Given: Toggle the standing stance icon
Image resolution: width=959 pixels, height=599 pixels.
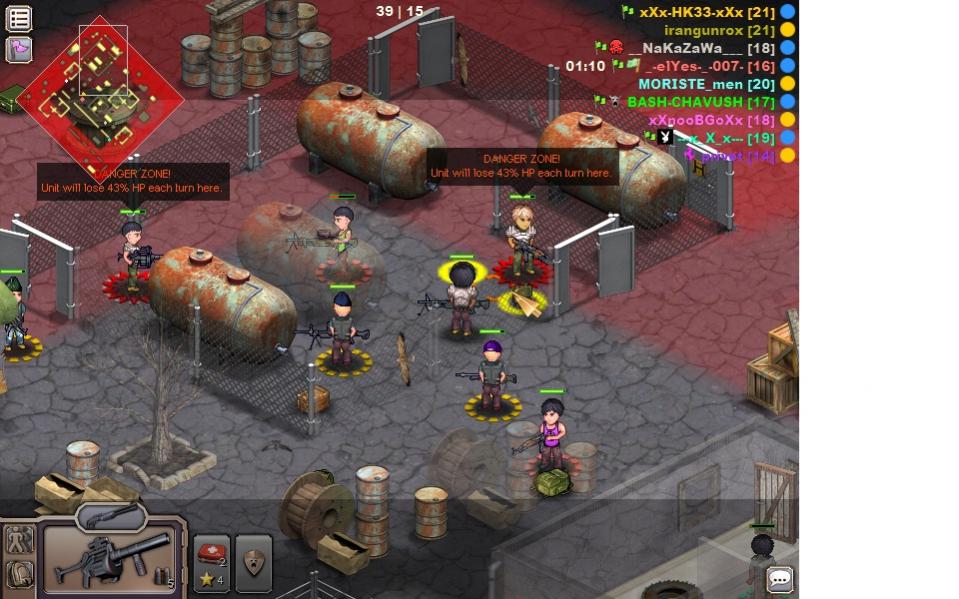Looking at the screenshot, I should [19, 540].
